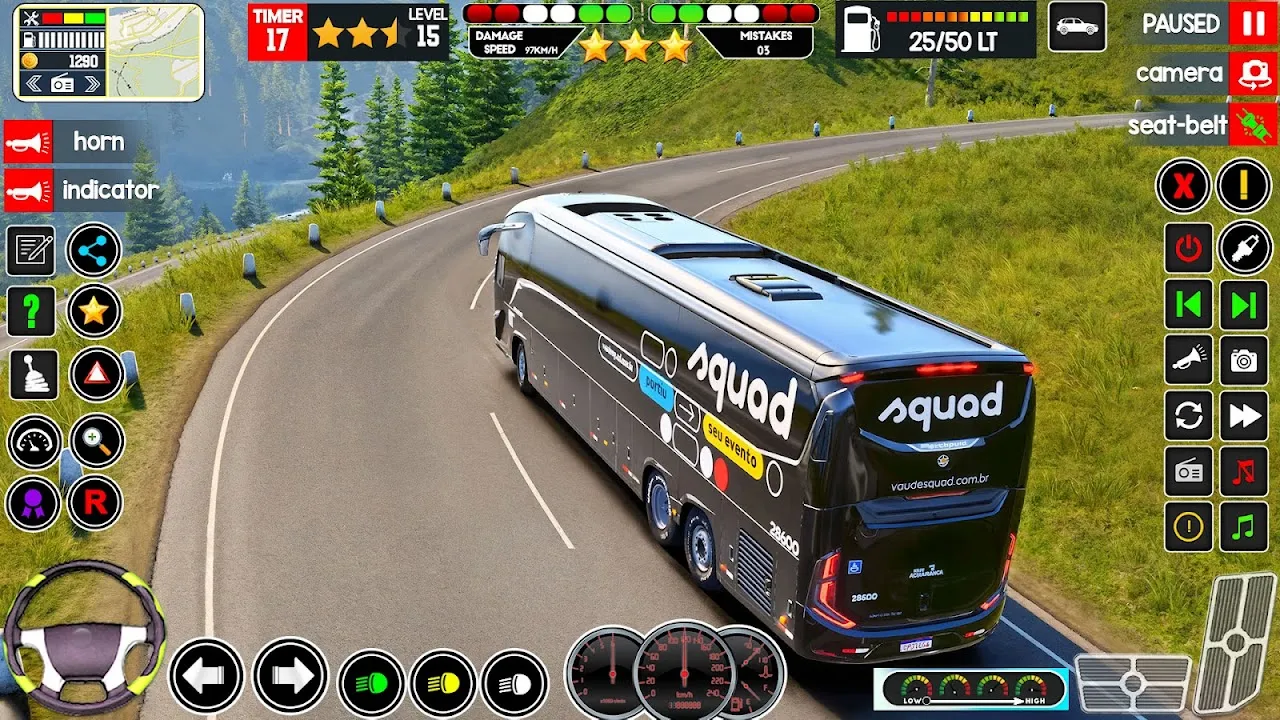The image size is (1280, 720).
Task: Open the car selection icon
Action: (1077, 27)
